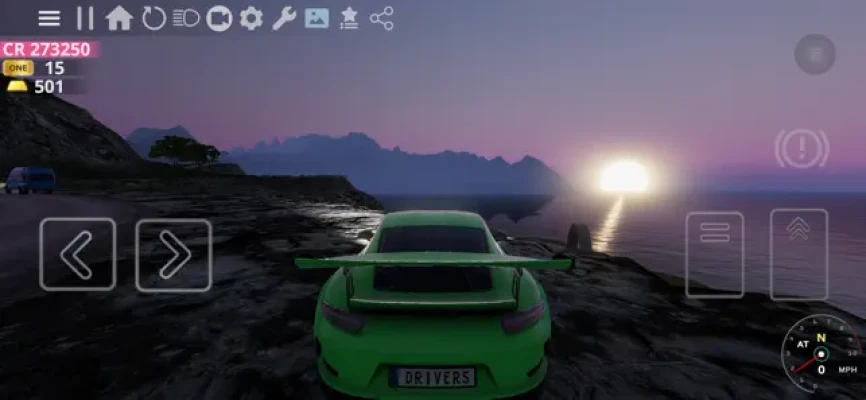Hit the brake pedal
866x400 pixels.
point(714,253)
